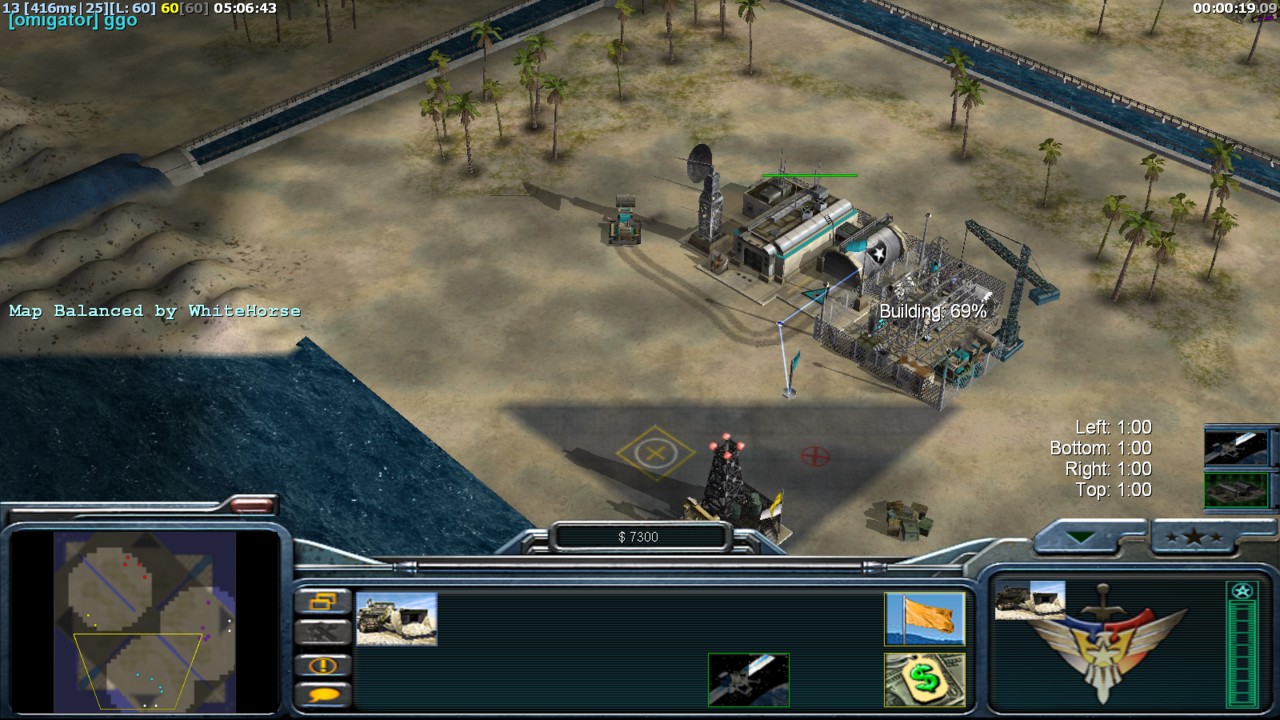This screenshot has height=720, width=1280.
Task: Sell the building with the dollar icon
Action: (x=924, y=680)
